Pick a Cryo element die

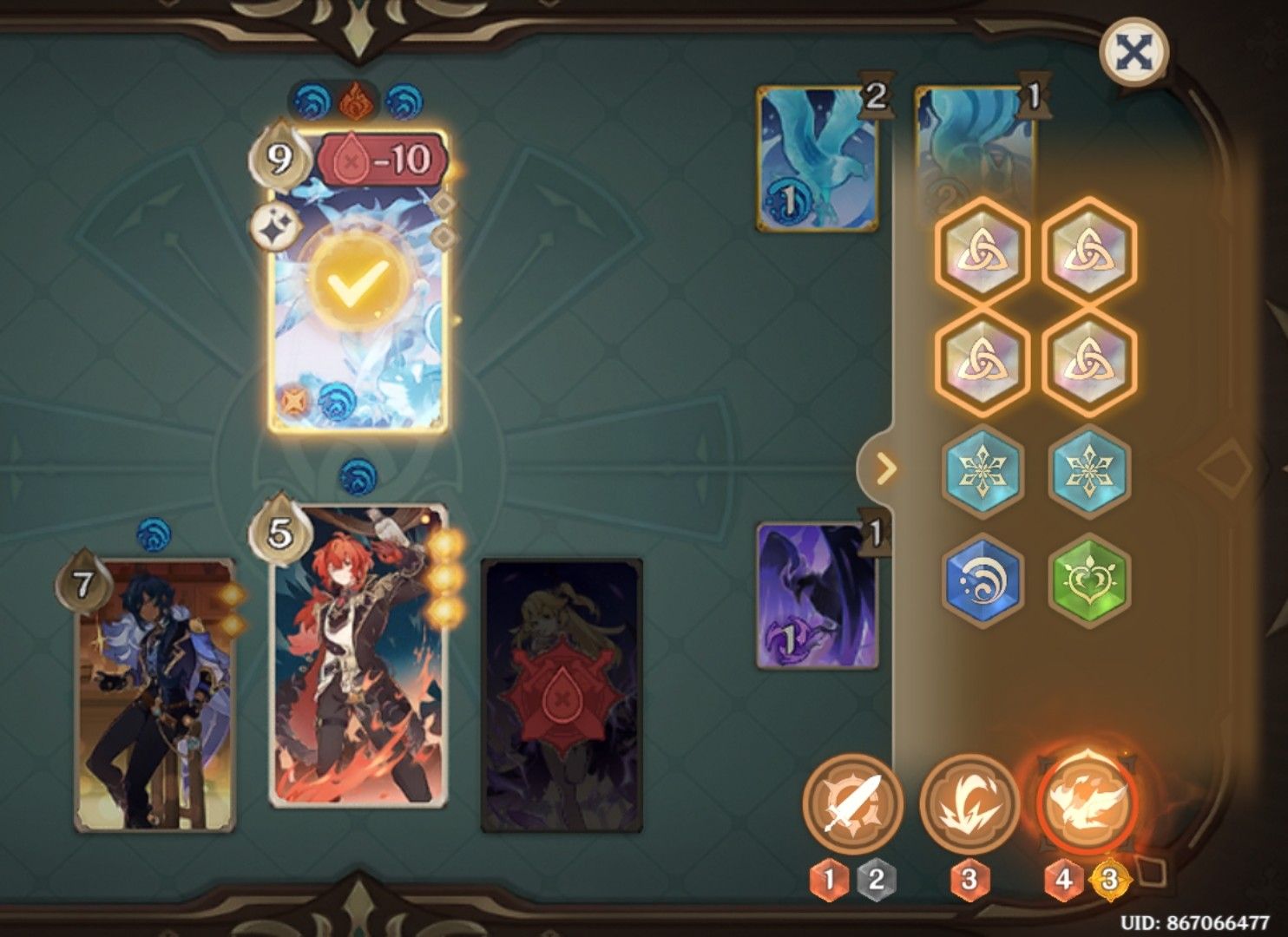(984, 470)
